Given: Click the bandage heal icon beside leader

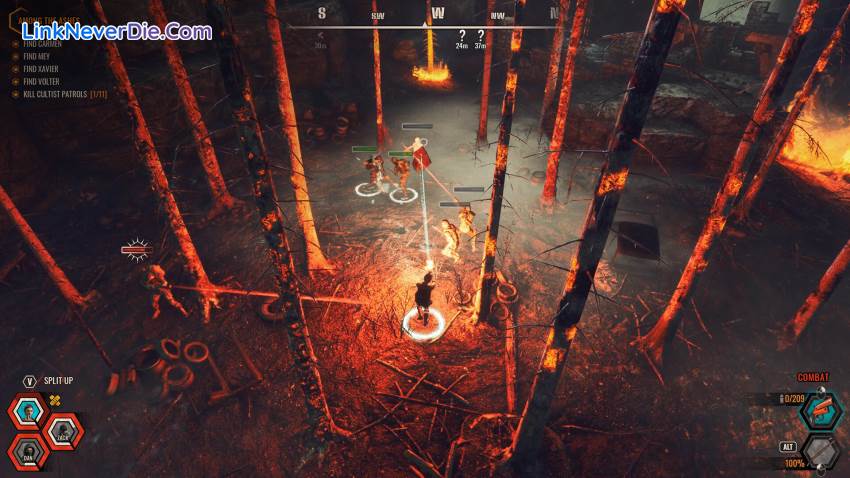Looking at the screenshot, I should pos(56,401).
